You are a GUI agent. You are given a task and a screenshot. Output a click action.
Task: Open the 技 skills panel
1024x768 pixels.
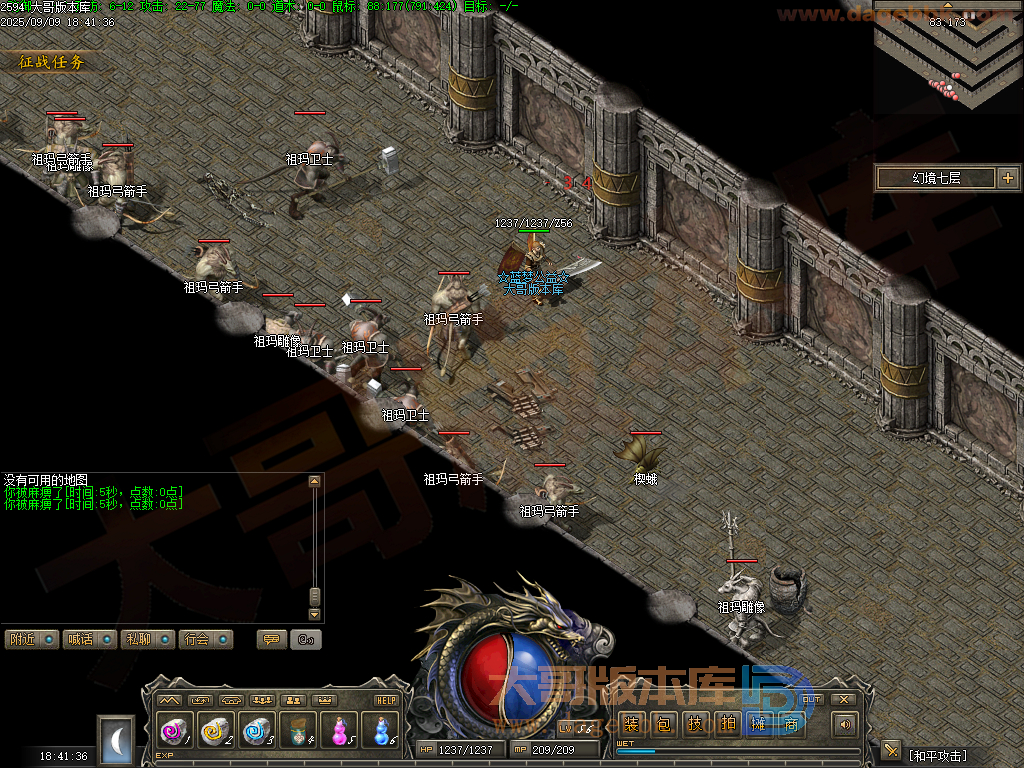694,724
